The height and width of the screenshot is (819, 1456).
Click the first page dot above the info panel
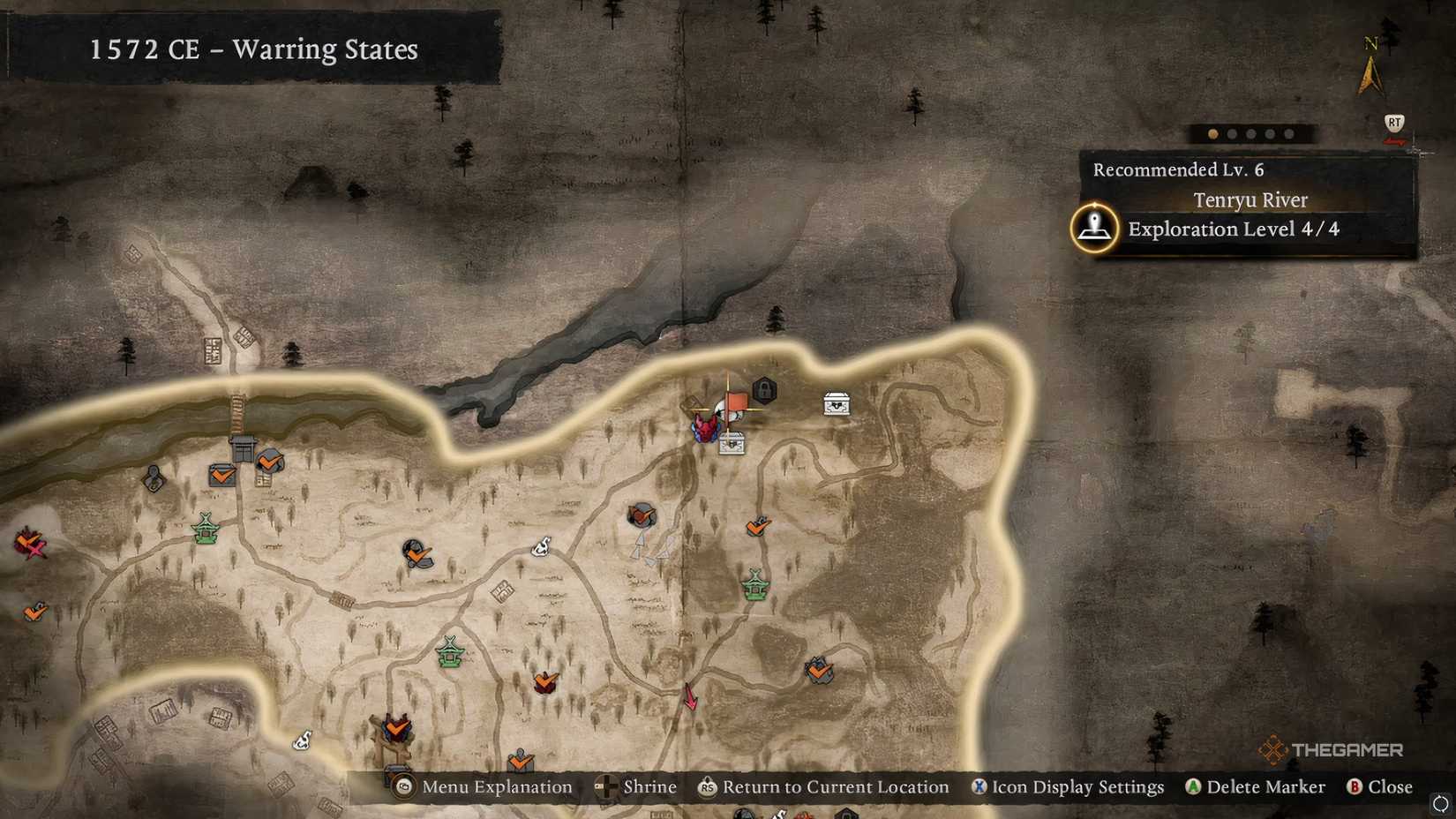(1212, 133)
